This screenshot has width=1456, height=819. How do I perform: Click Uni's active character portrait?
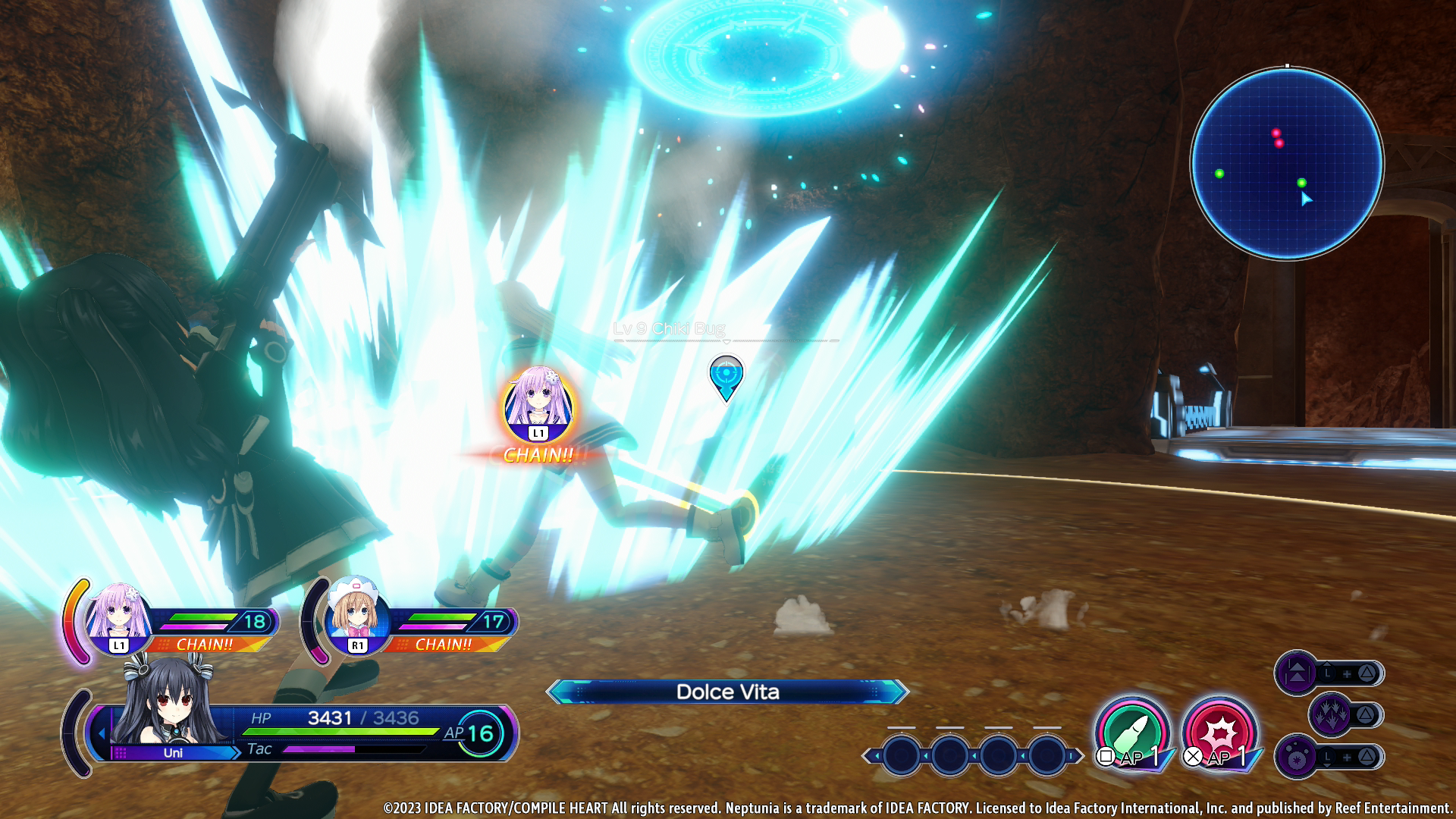point(167,705)
